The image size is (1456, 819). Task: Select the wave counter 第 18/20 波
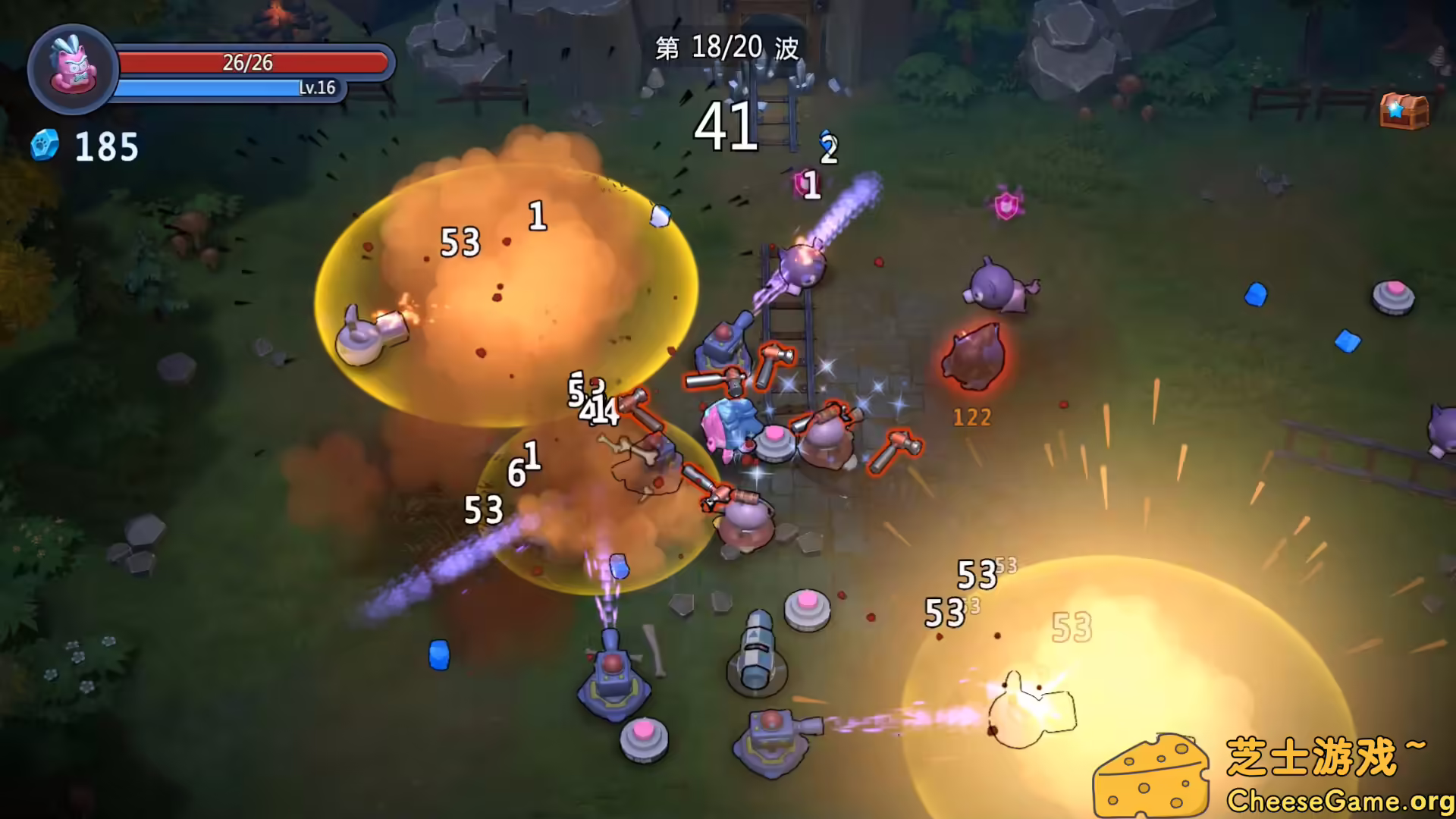pyautogui.click(x=726, y=47)
